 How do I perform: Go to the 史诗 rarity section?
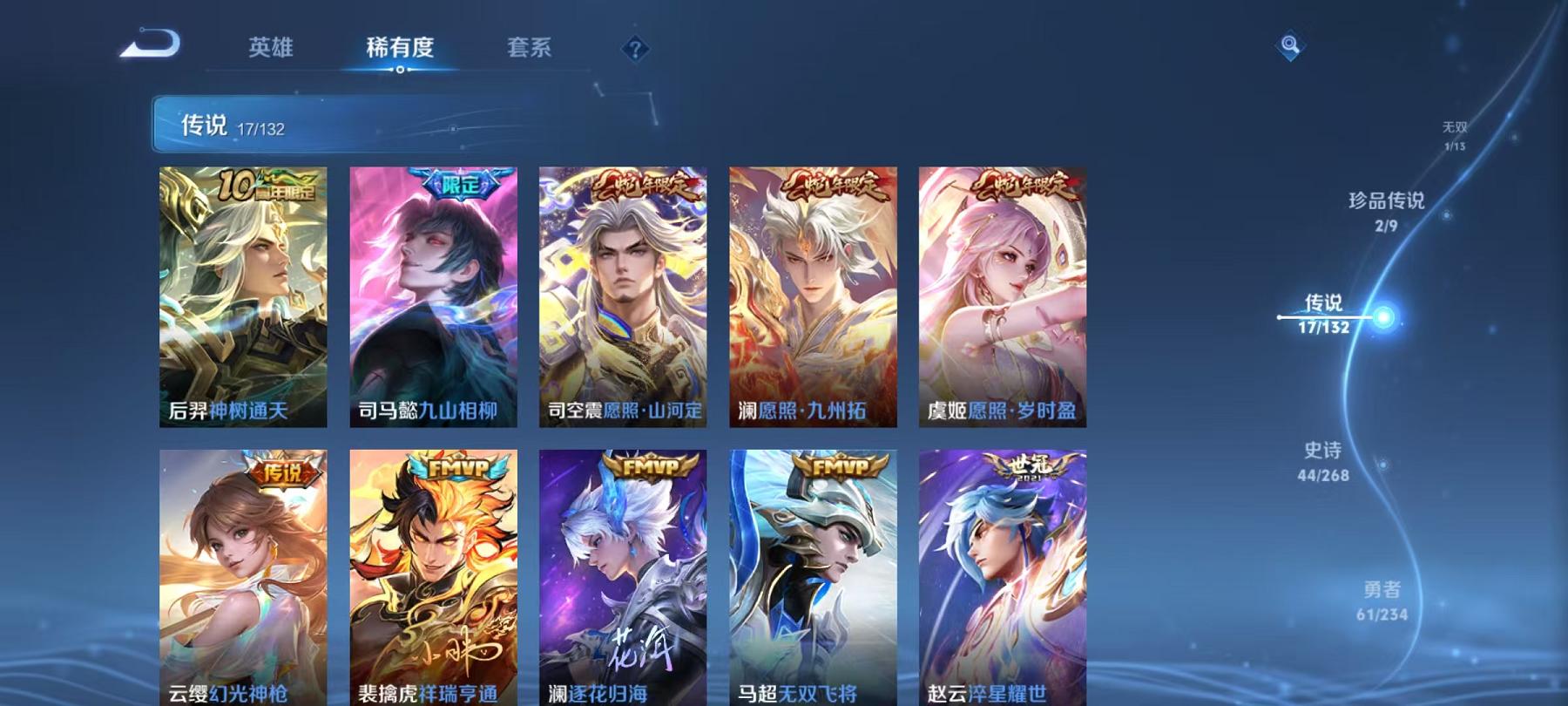click(x=1324, y=461)
